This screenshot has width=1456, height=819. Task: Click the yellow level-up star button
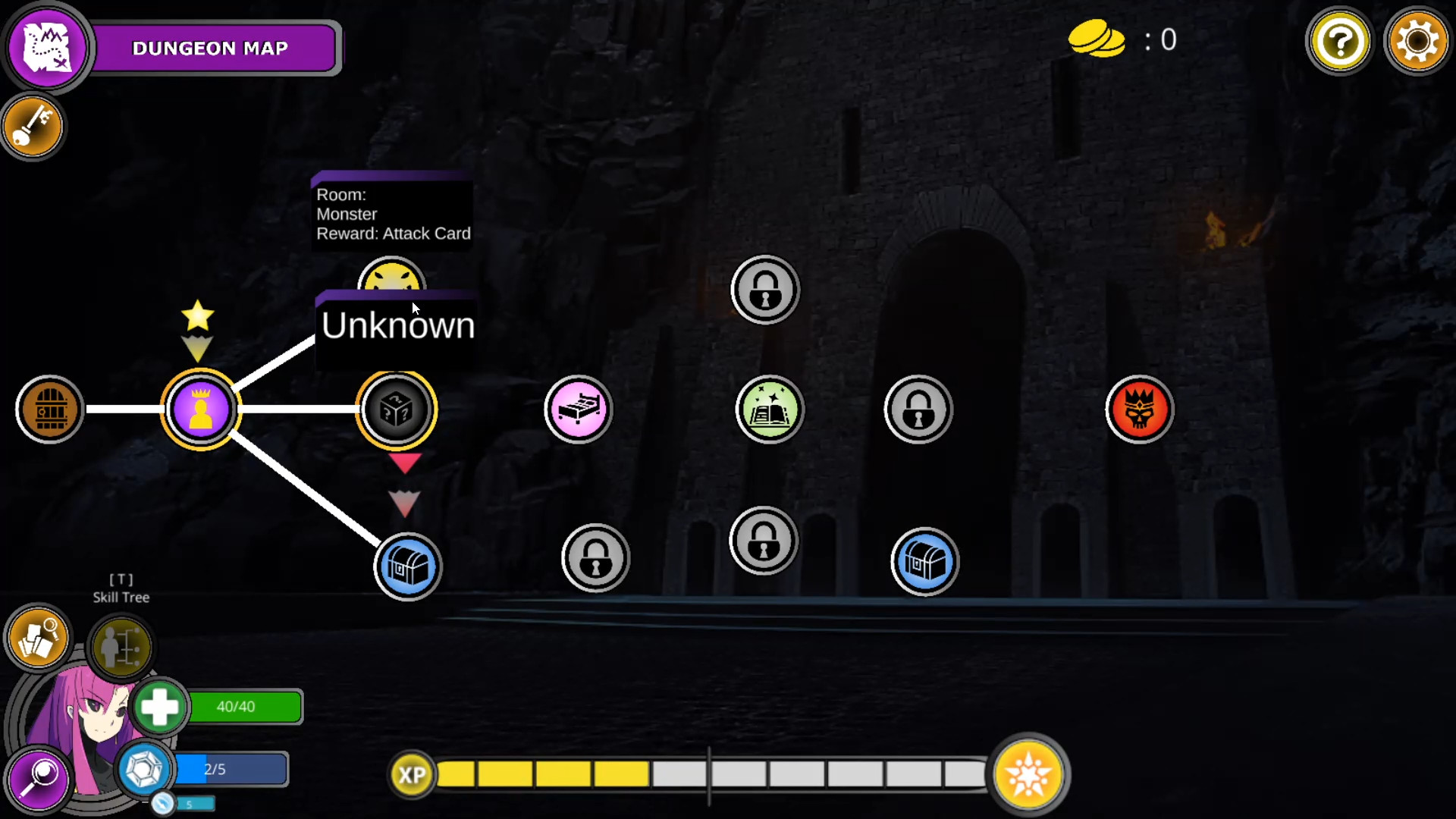coord(1029,774)
